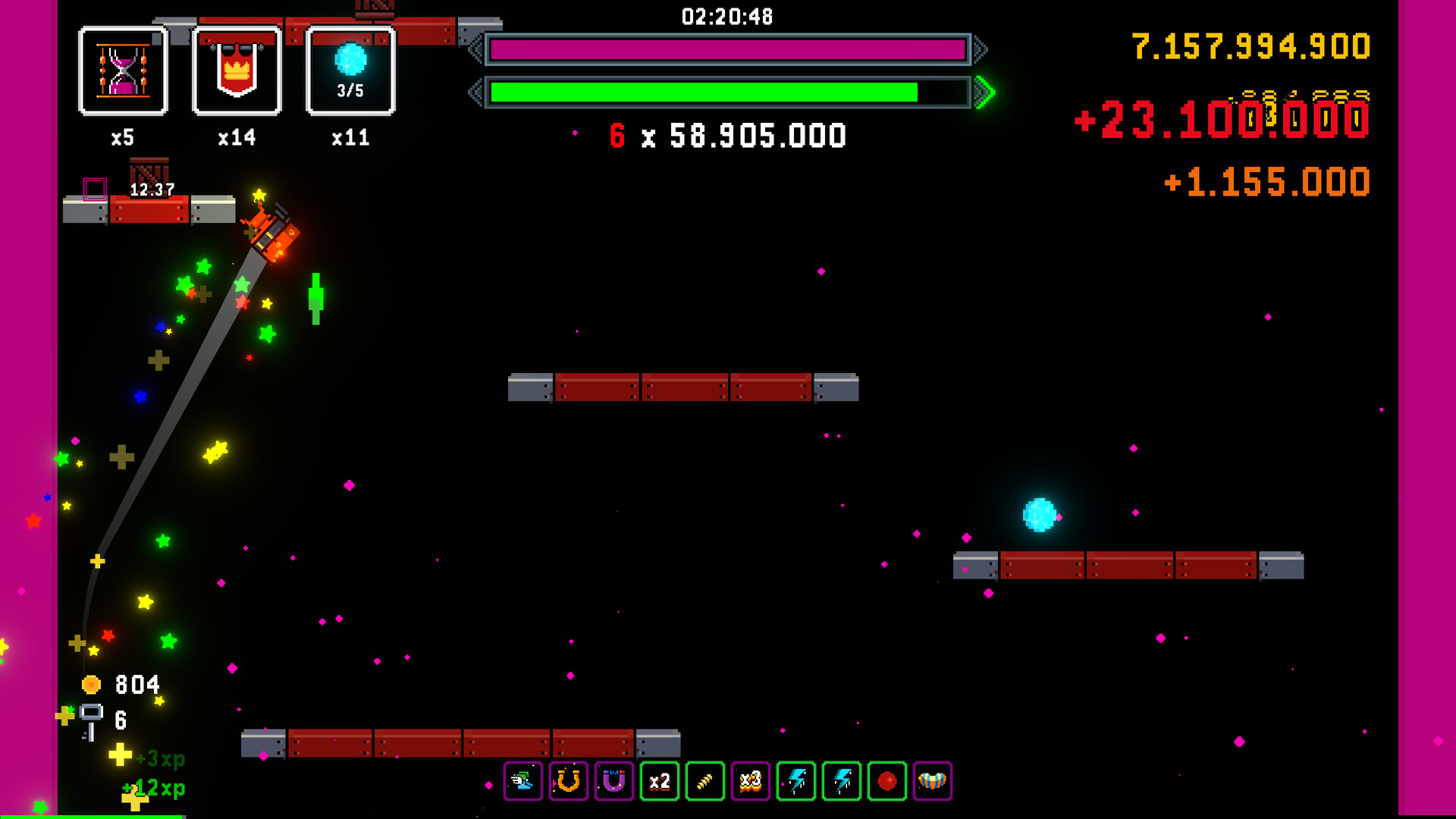This screenshot has width=1456, height=819.
Task: Activate the speed boots power-up in hotbar
Action: tap(523, 782)
